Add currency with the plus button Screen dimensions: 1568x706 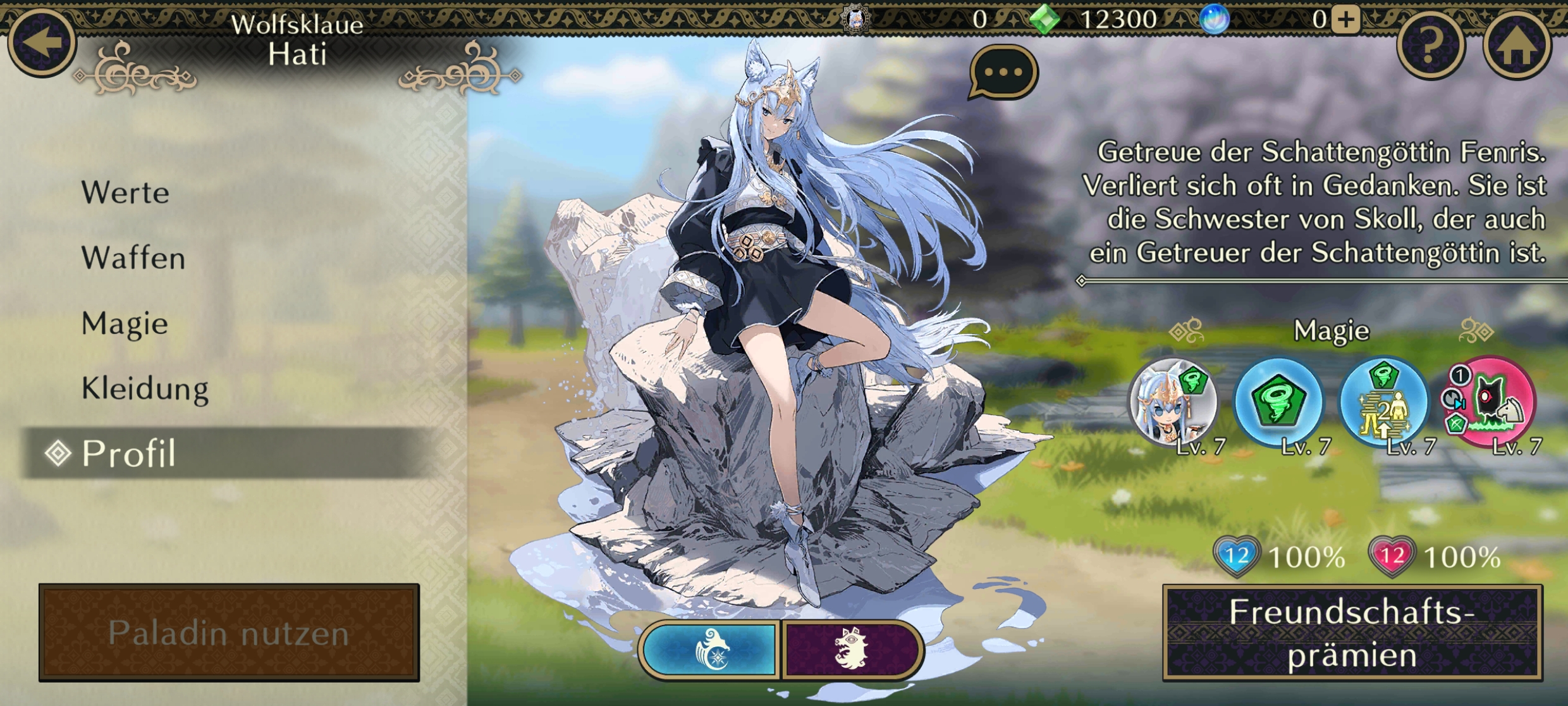1345,20
